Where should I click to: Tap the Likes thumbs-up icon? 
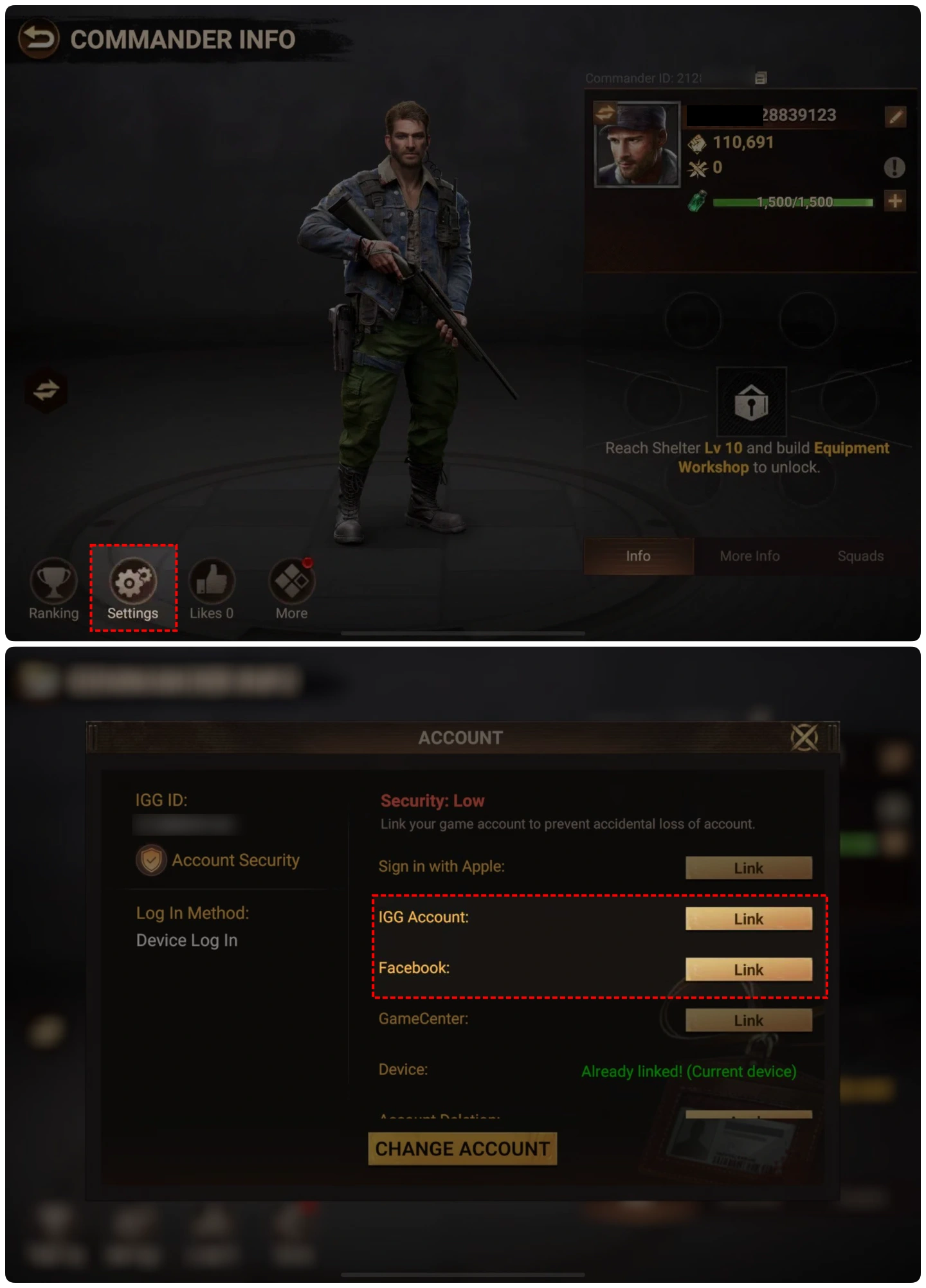click(x=212, y=581)
